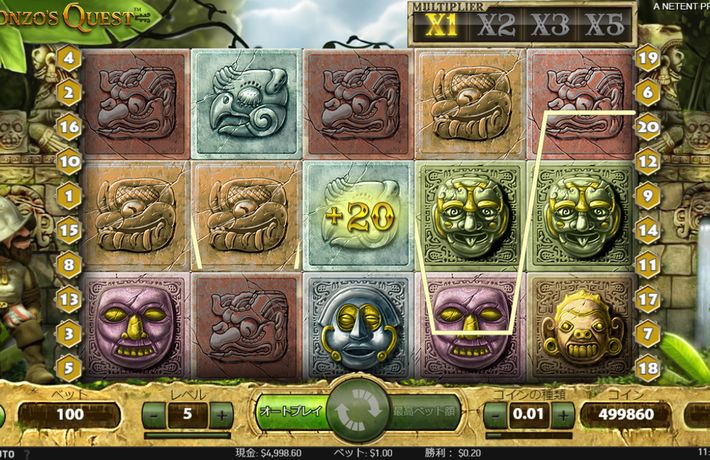Increase the bet level with plus
Image resolution: width=710 pixels, height=460 pixels.
click(222, 413)
